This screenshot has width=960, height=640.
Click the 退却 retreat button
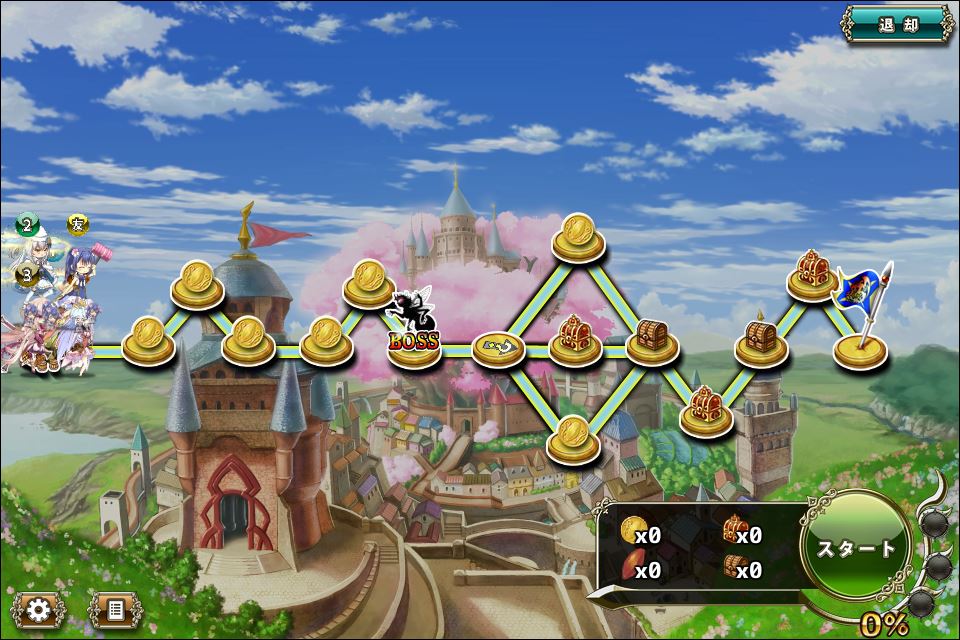[898, 24]
